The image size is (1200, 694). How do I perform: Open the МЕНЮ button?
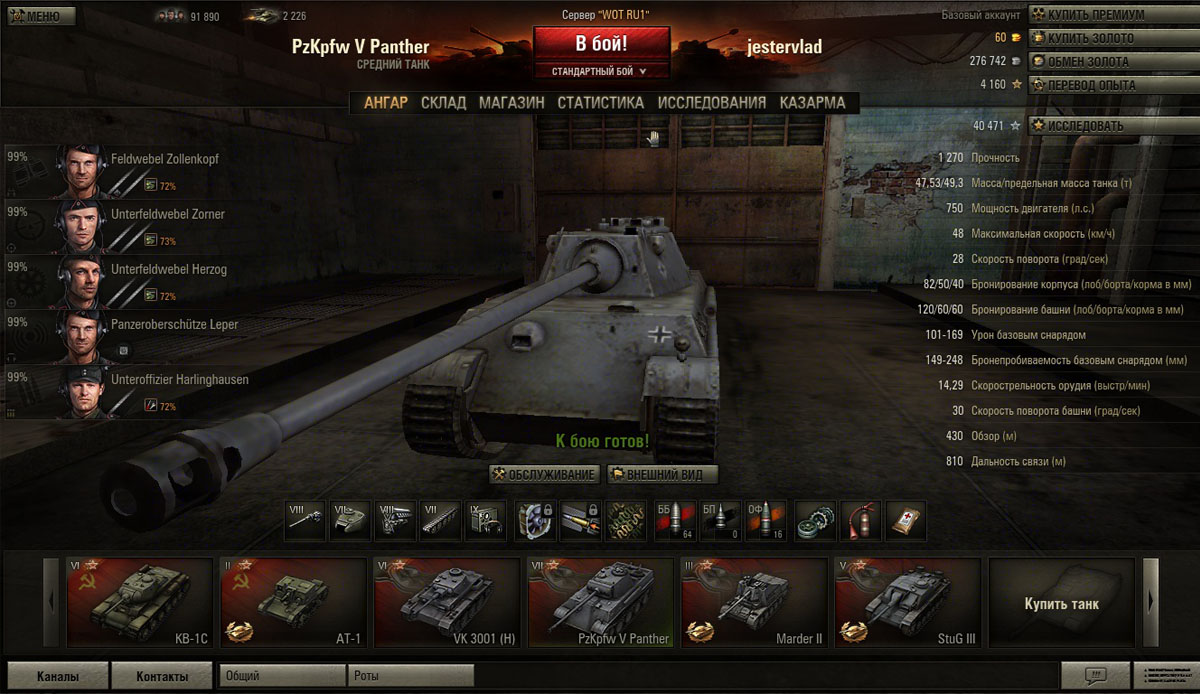tap(37, 16)
